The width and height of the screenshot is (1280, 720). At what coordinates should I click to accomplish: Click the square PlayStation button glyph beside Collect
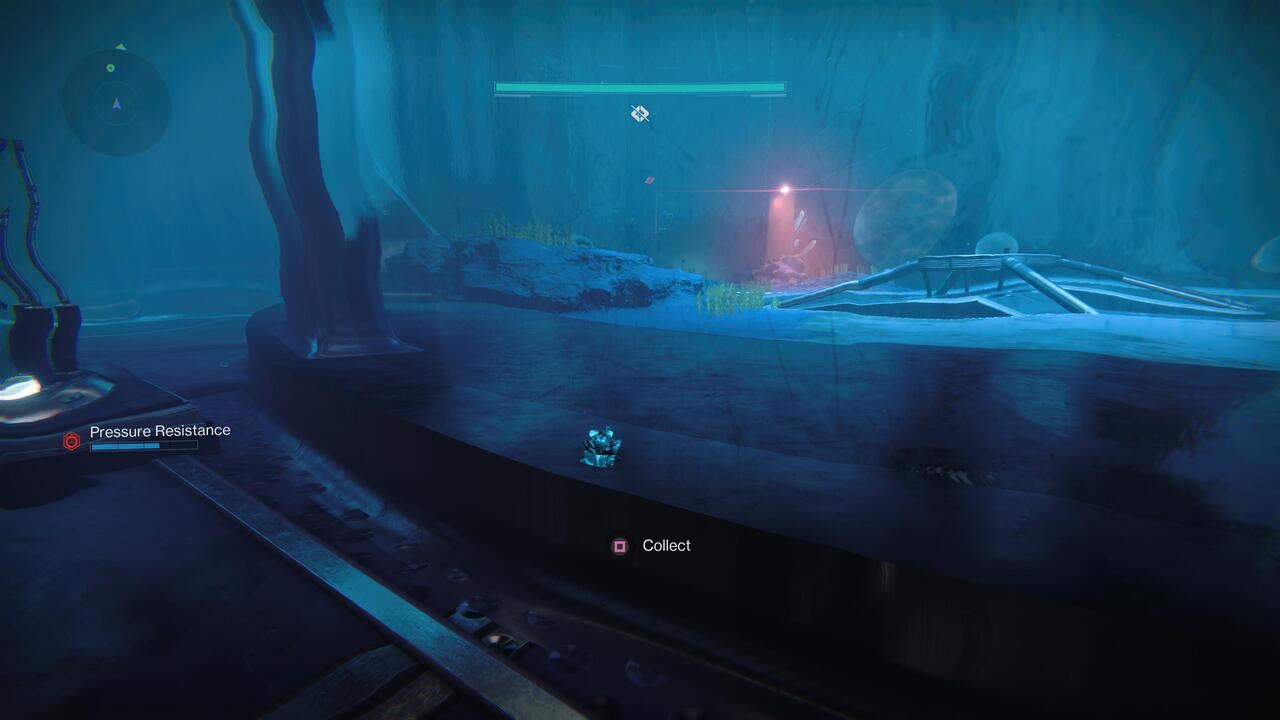(620, 545)
